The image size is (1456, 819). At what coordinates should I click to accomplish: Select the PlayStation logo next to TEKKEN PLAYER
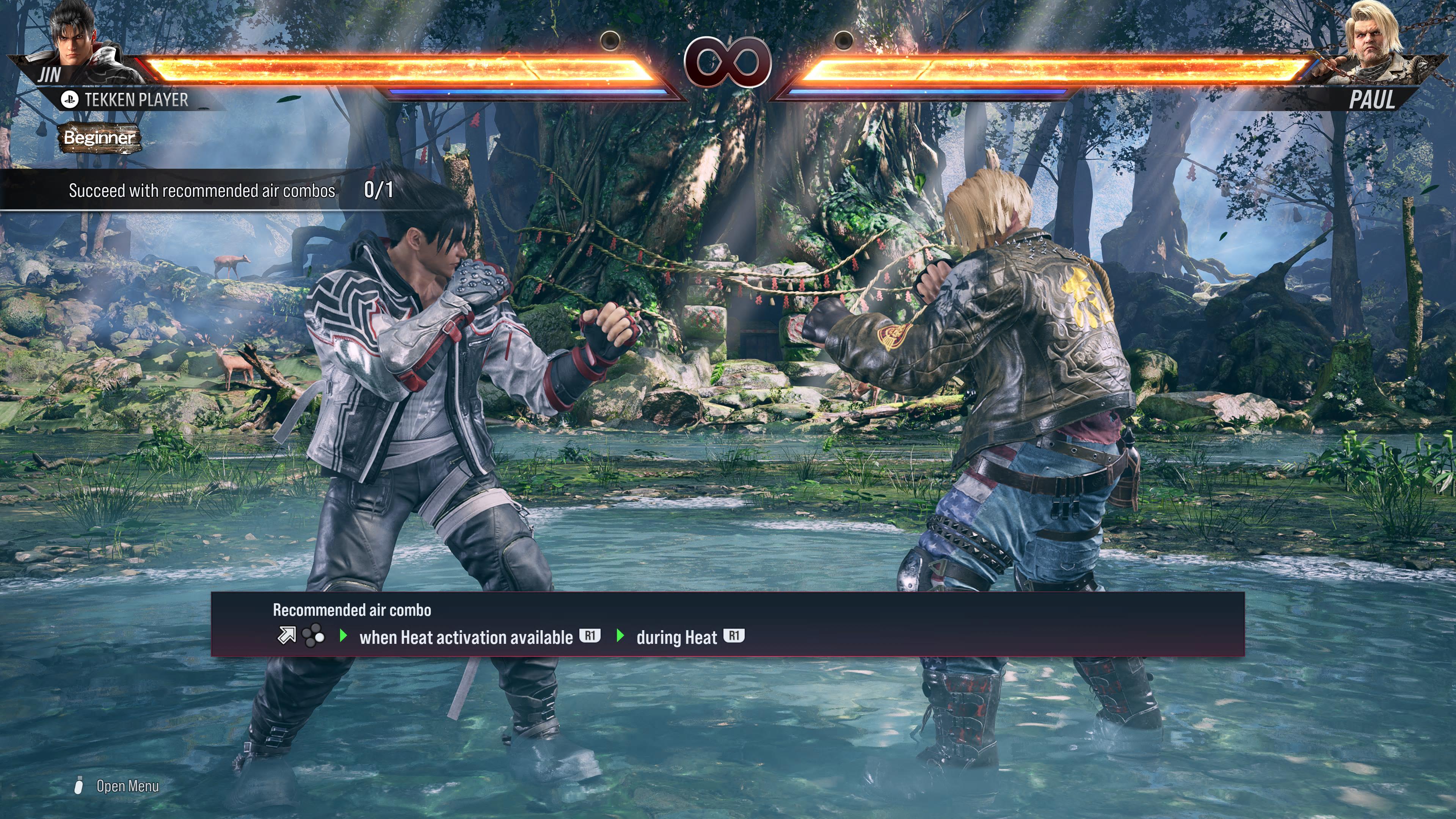tap(69, 99)
